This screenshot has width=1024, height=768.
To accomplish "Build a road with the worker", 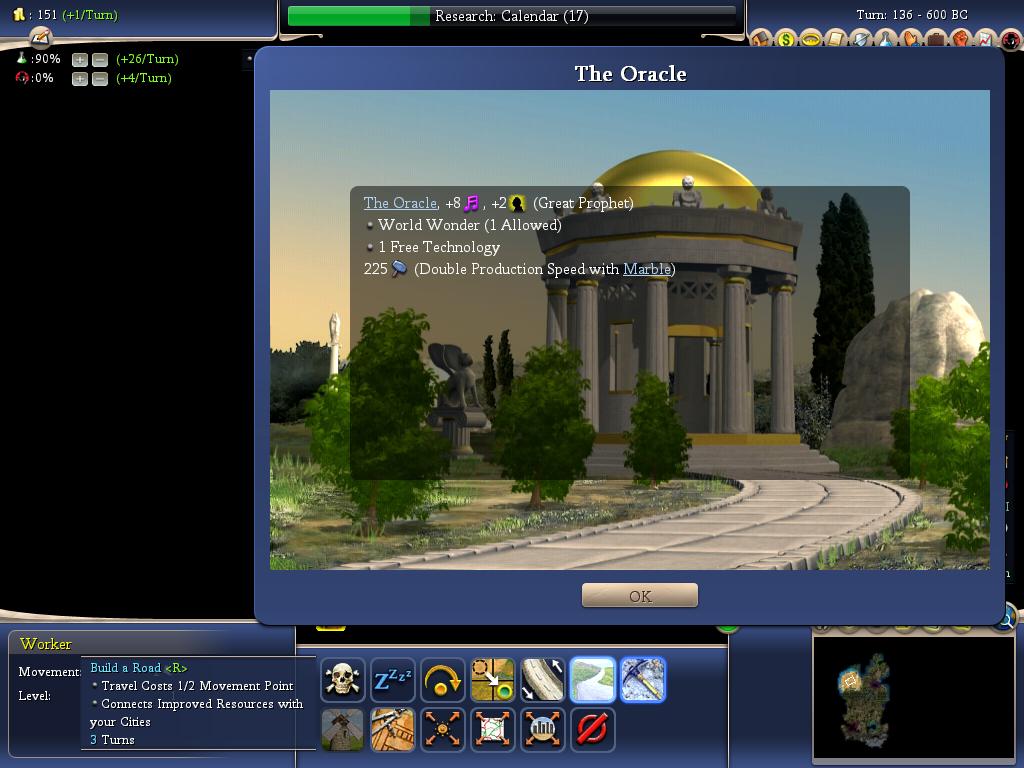I will 593,680.
